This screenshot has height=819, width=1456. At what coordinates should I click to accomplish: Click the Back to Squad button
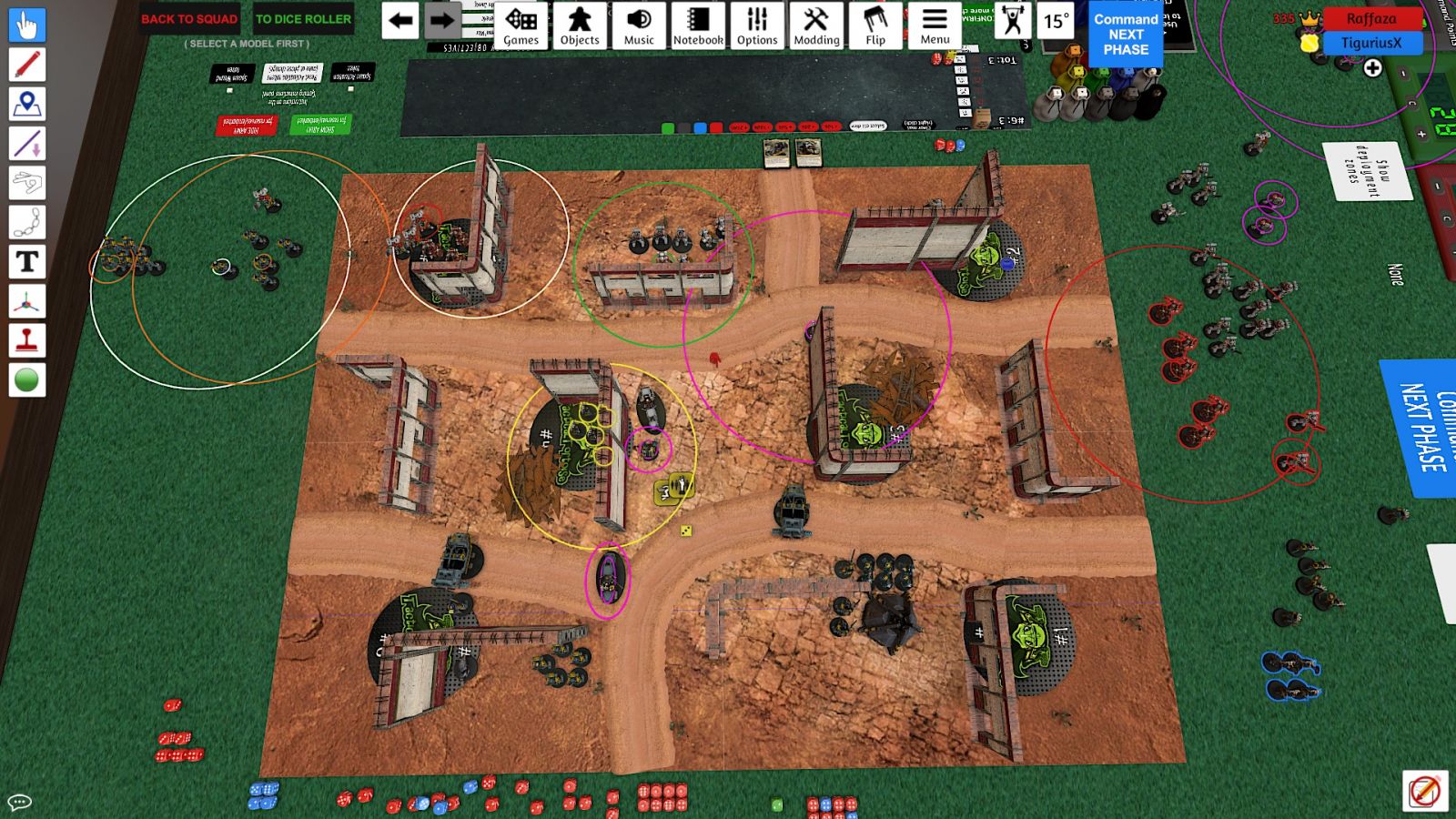point(189,19)
